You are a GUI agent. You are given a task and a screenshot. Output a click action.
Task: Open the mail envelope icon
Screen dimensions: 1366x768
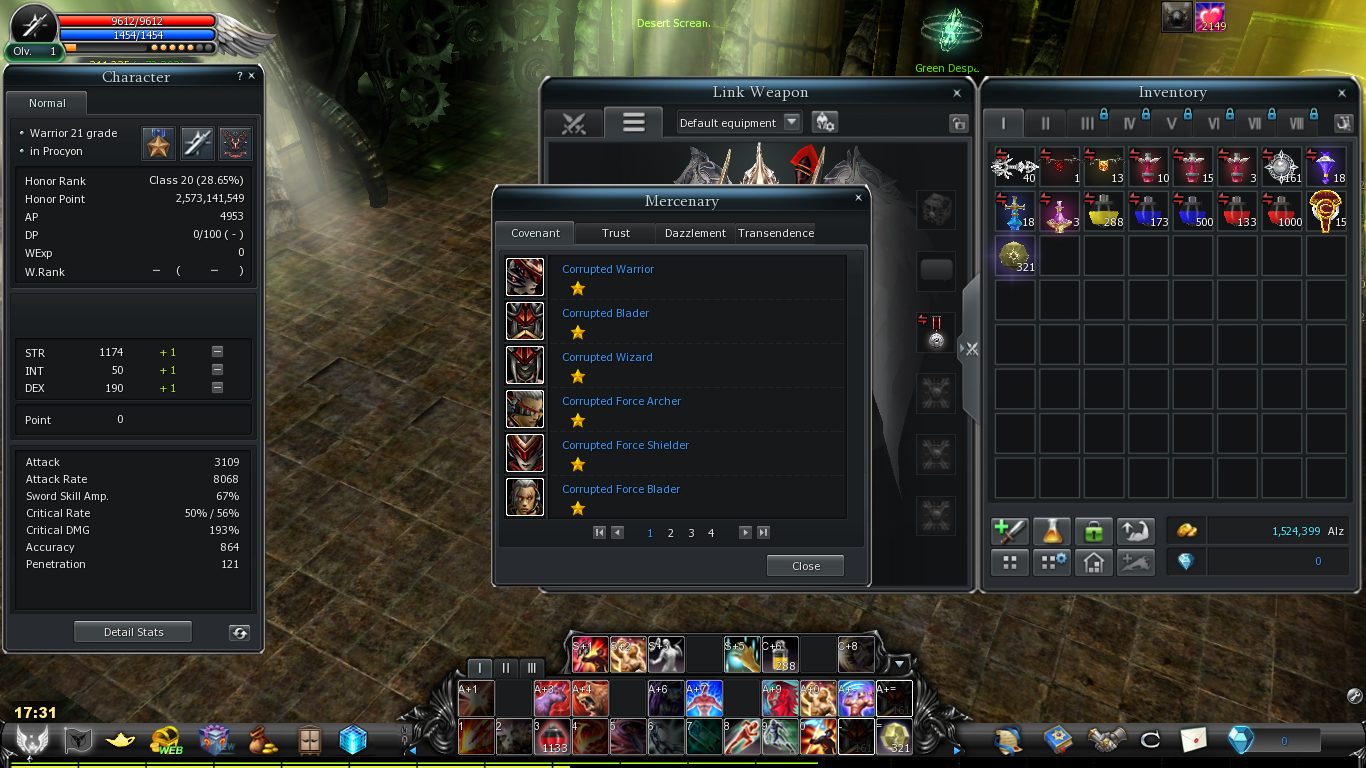click(1193, 740)
